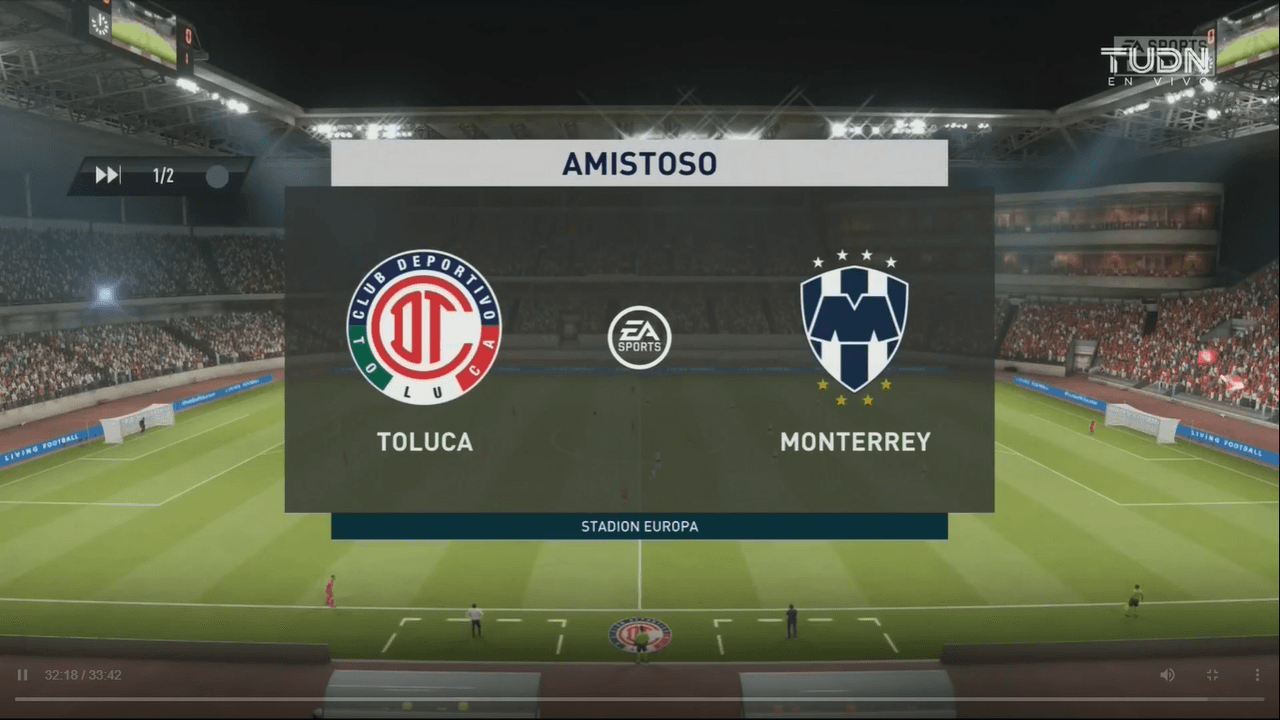Select the MONTERREY team name text
The width and height of the screenshot is (1280, 720).
pyautogui.click(x=855, y=441)
